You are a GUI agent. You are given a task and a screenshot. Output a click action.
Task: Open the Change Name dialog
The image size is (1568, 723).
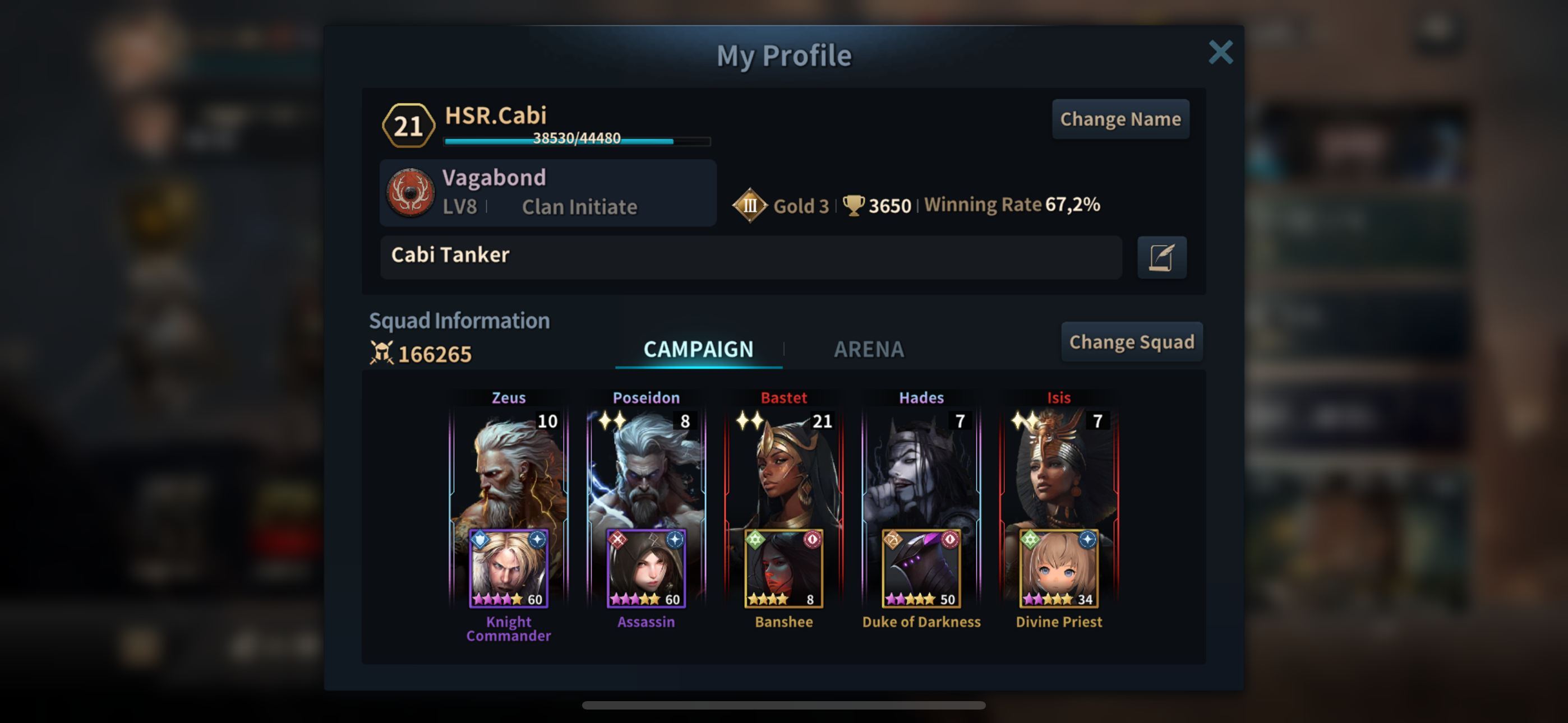point(1120,119)
